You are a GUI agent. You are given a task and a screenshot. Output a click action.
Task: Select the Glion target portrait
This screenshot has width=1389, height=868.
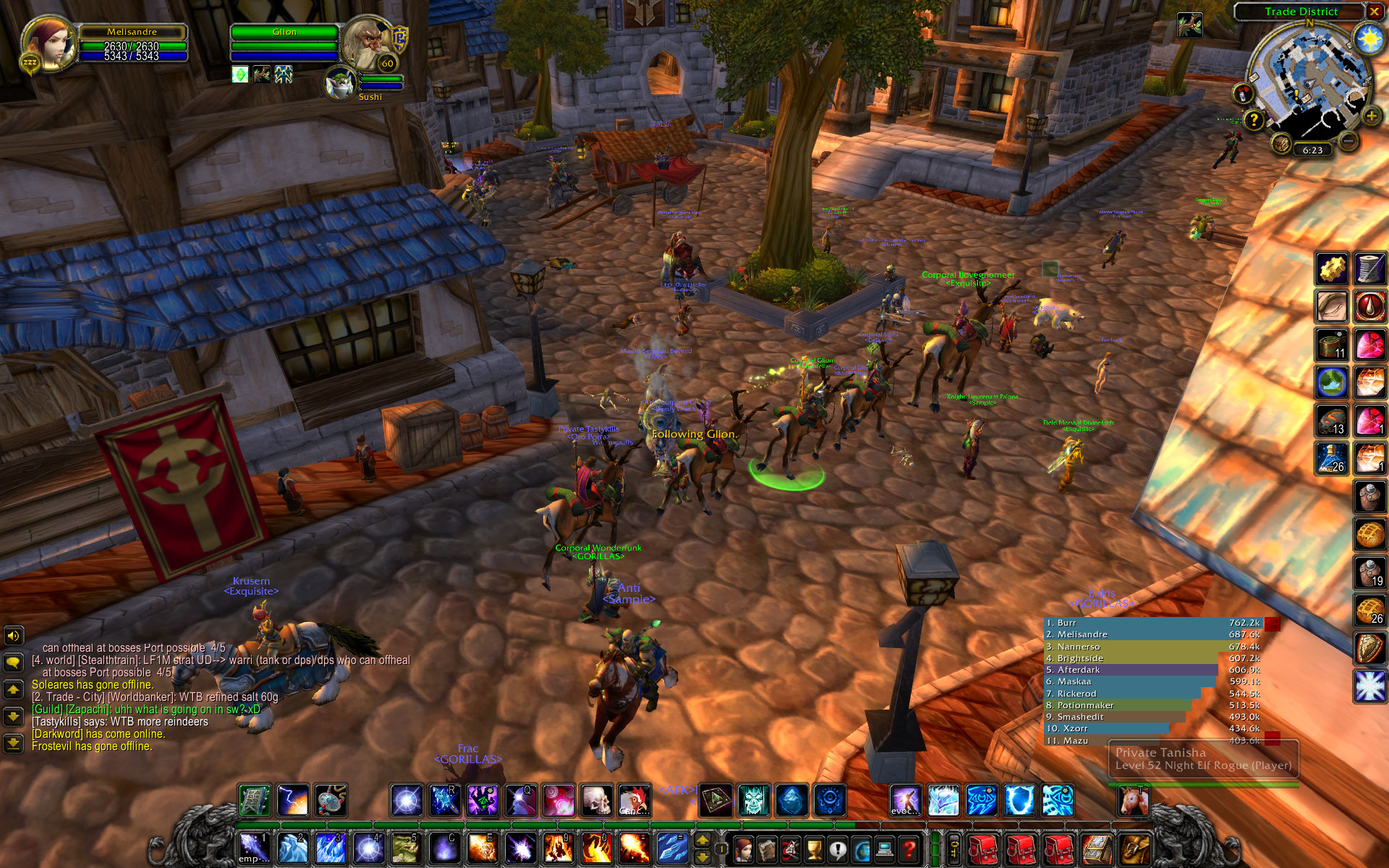367,43
